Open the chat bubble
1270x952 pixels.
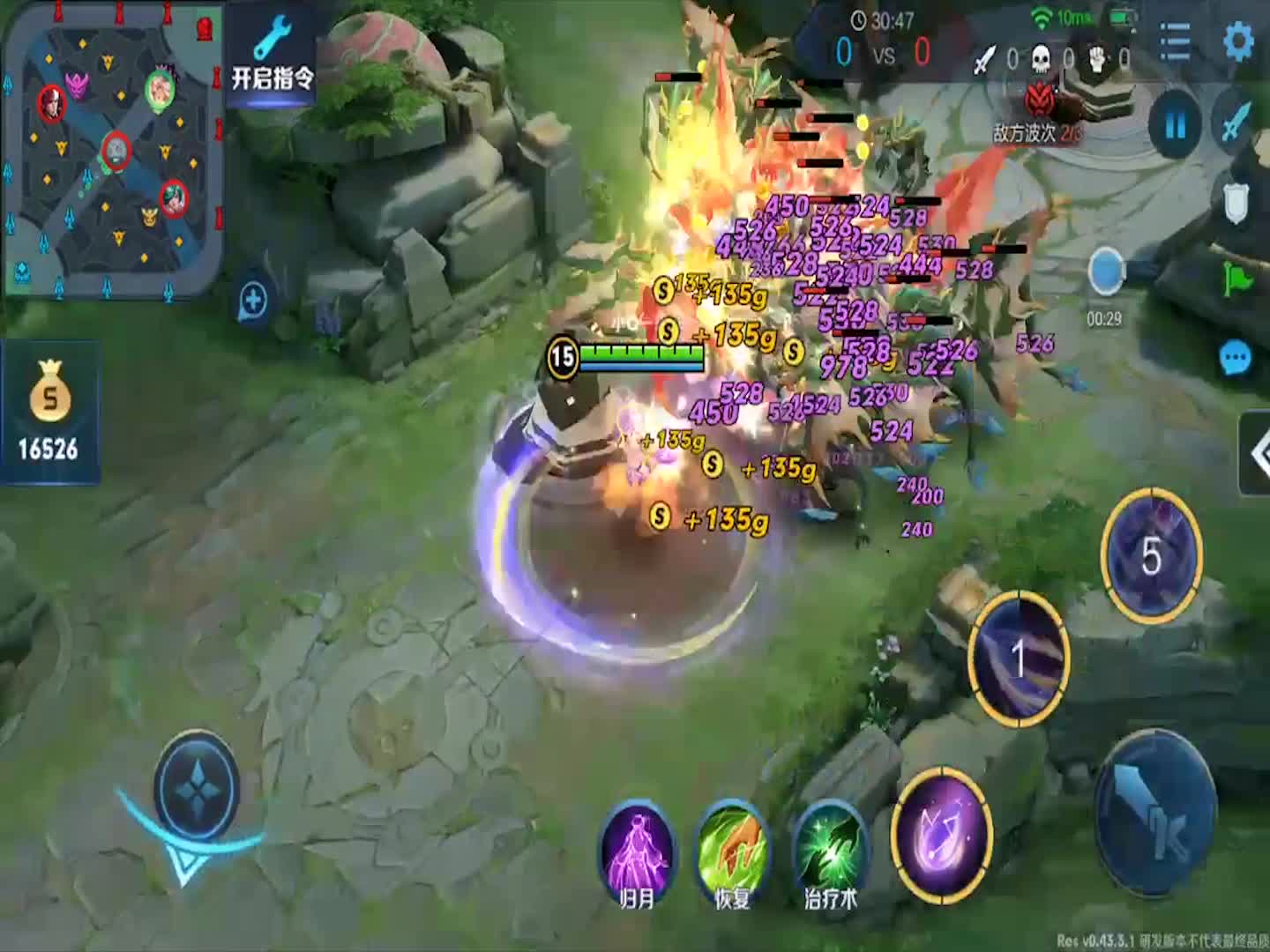(x=1235, y=359)
